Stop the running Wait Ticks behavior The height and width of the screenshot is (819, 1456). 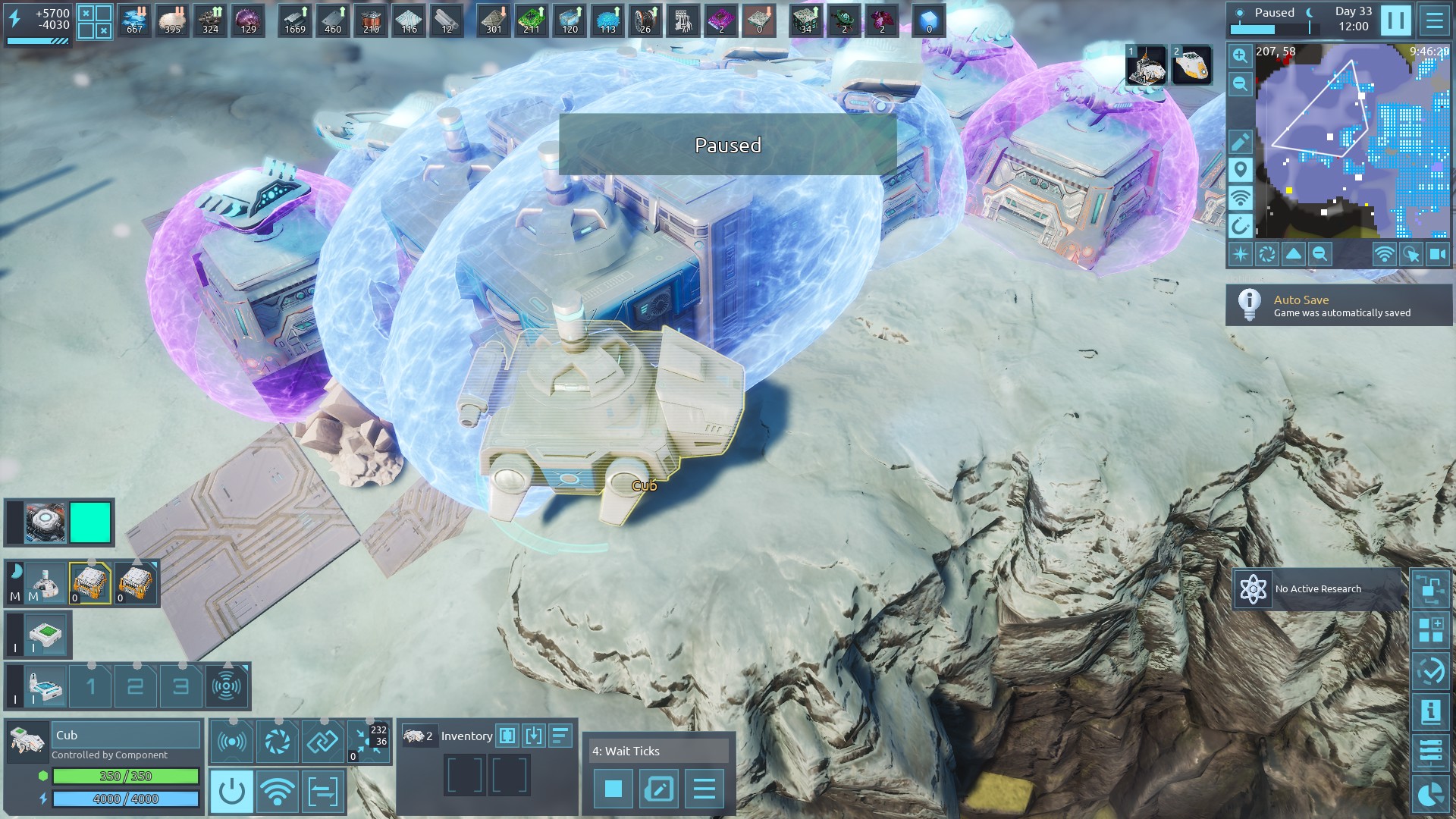tap(613, 789)
